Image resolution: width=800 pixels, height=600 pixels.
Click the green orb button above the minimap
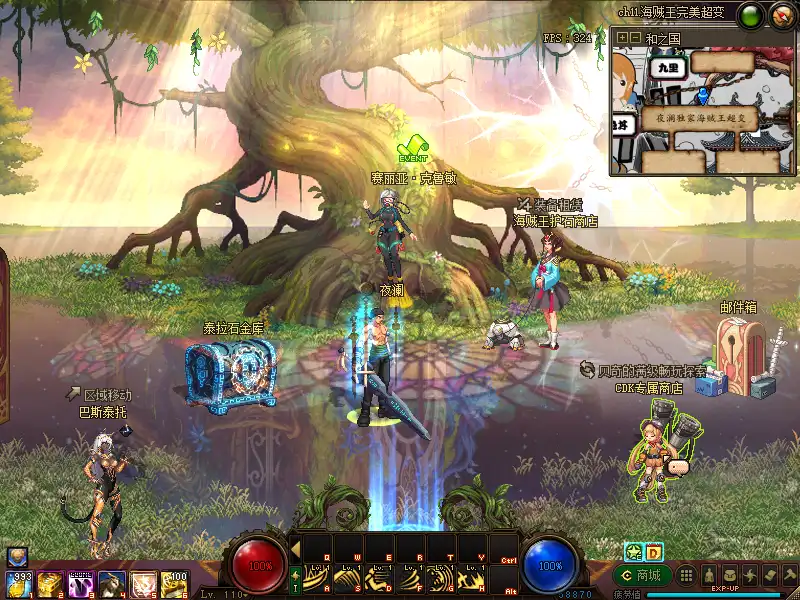coord(751,14)
